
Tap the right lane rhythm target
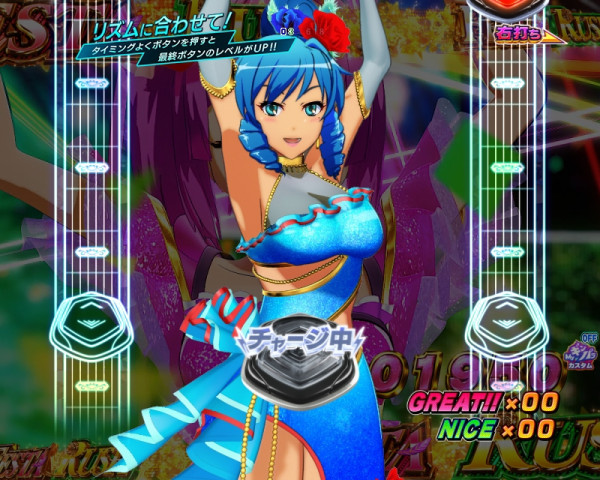[507, 322]
